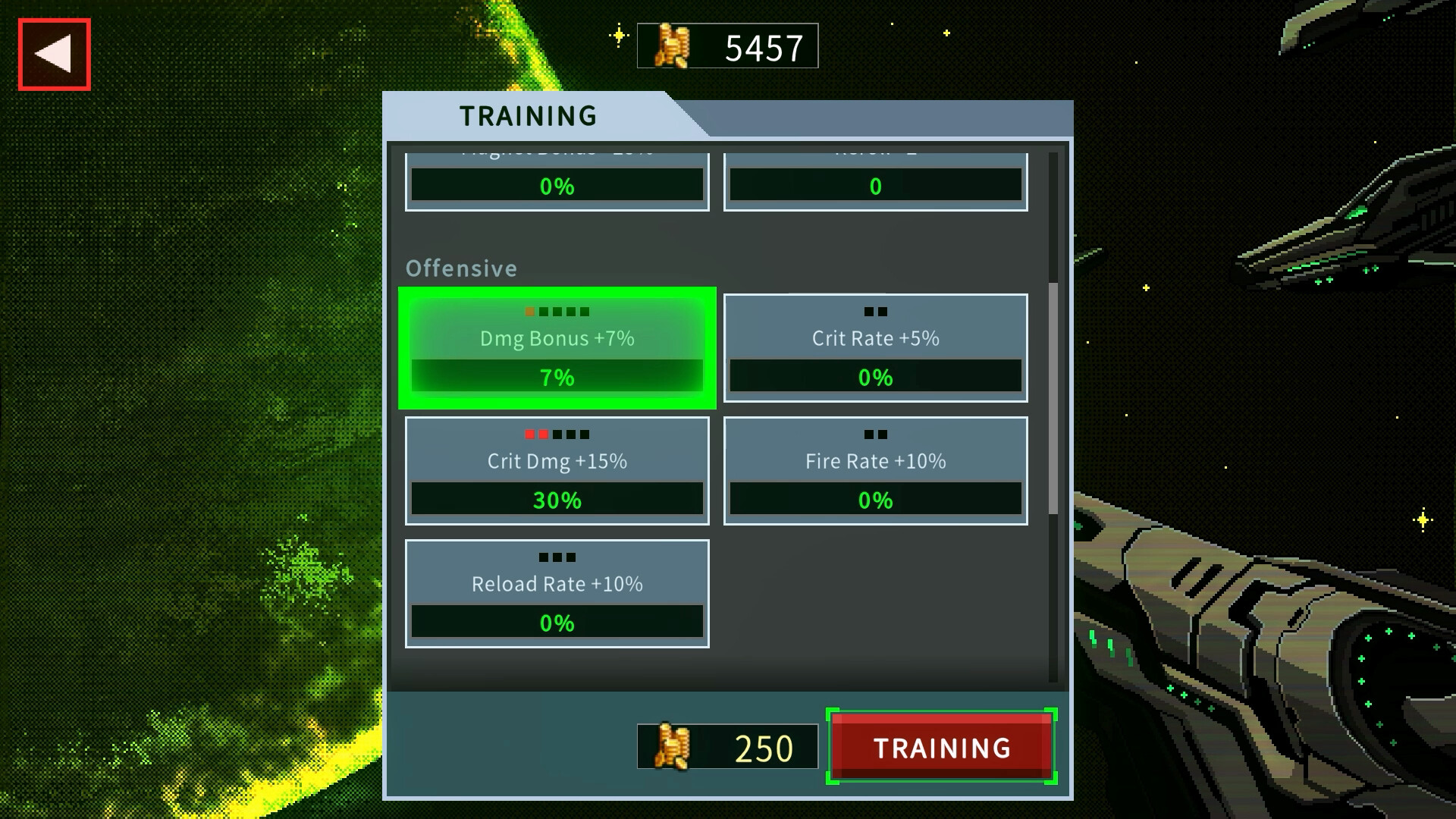
Task: Click the level pips above Dmg Bonus
Action: tap(557, 311)
